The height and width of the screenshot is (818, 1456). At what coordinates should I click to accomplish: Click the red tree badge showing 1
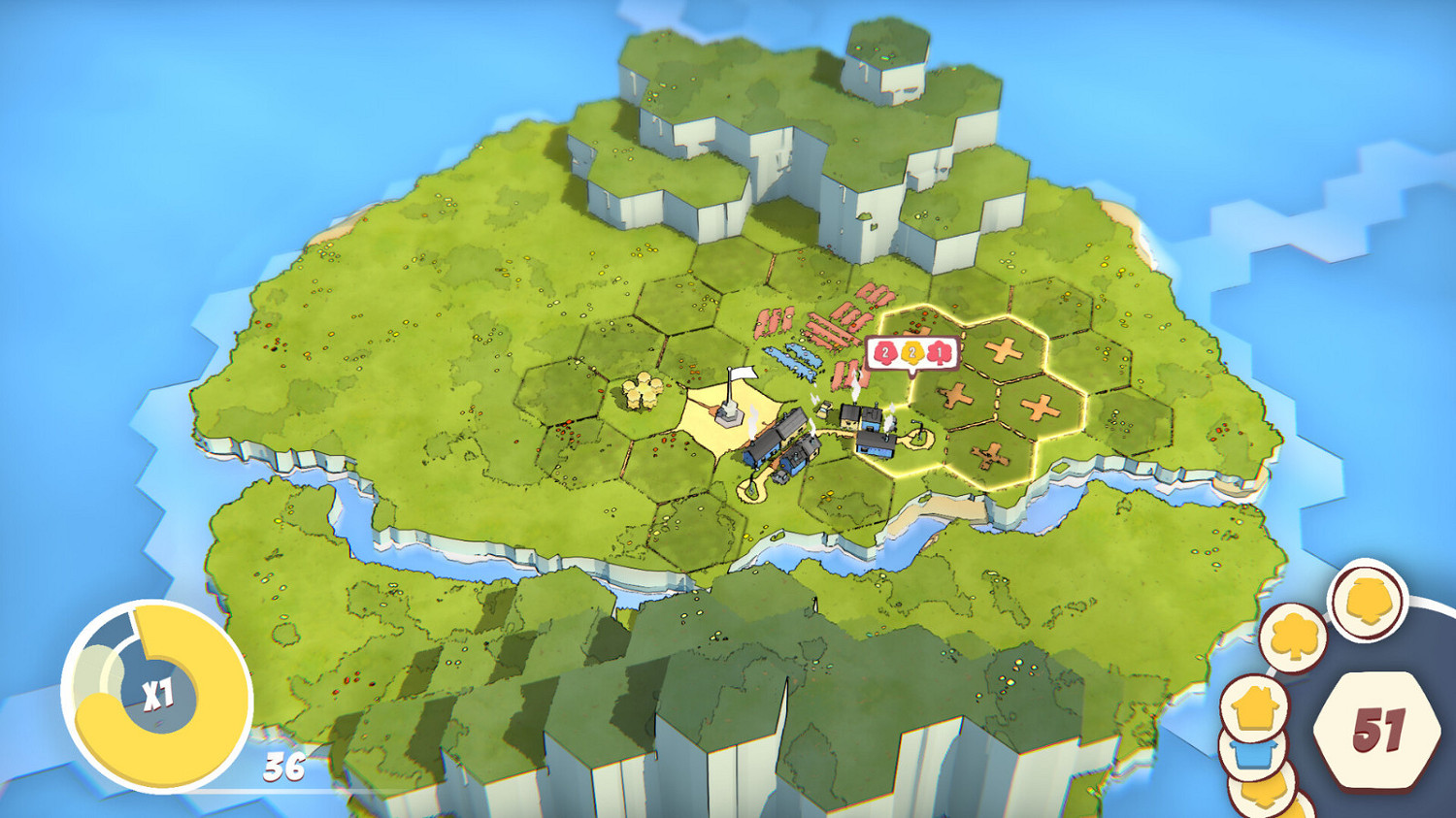(x=939, y=351)
